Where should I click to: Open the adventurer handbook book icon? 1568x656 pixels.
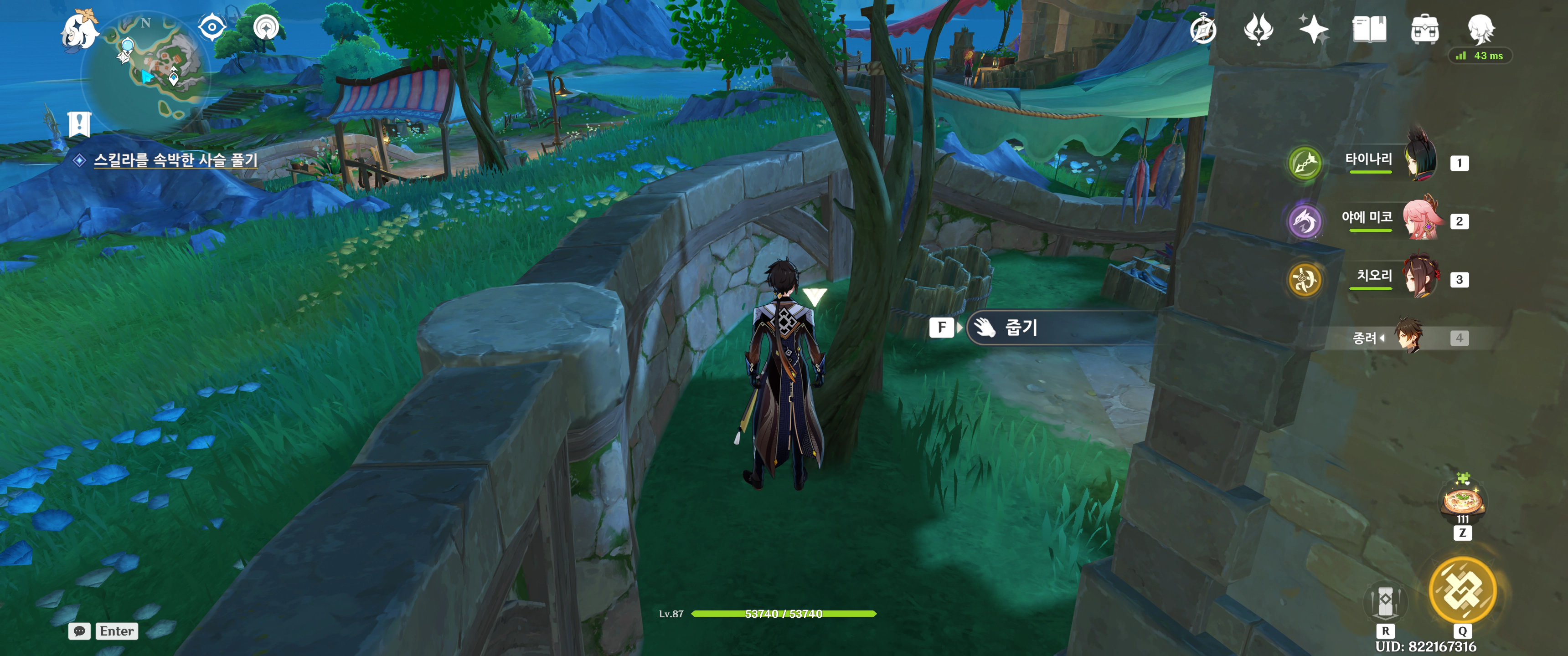click(x=1369, y=30)
